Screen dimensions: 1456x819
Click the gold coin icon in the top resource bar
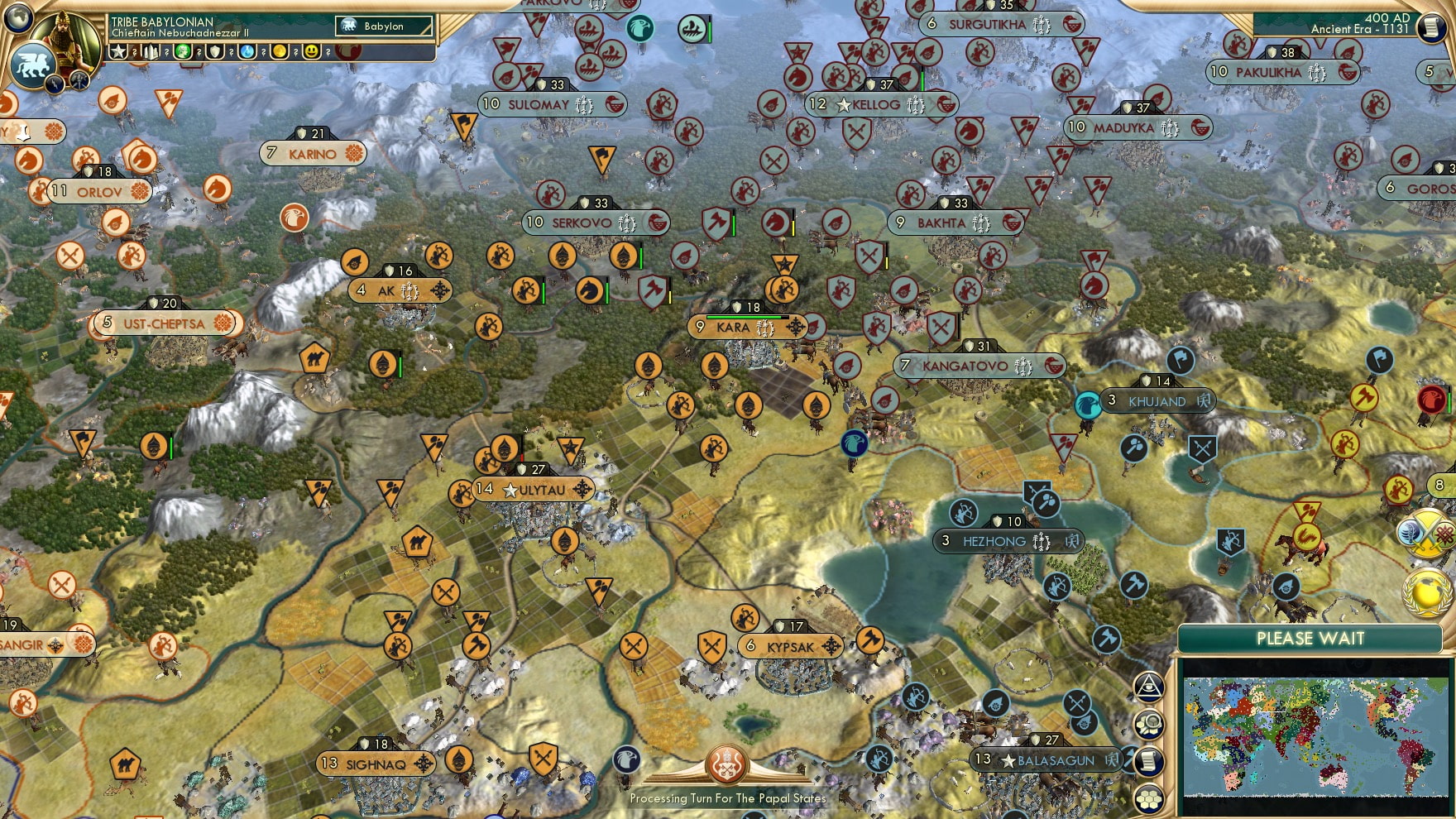coord(279,50)
